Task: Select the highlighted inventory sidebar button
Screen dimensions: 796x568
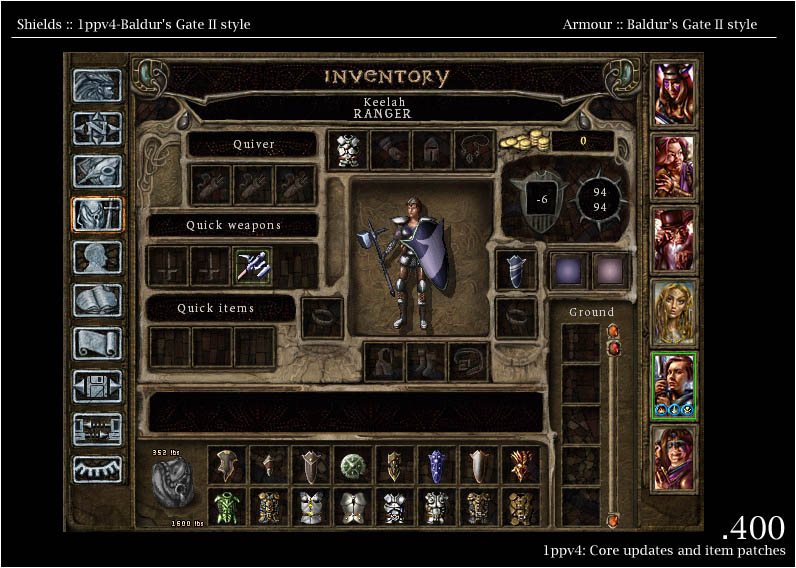Action: pyautogui.click(x=97, y=214)
